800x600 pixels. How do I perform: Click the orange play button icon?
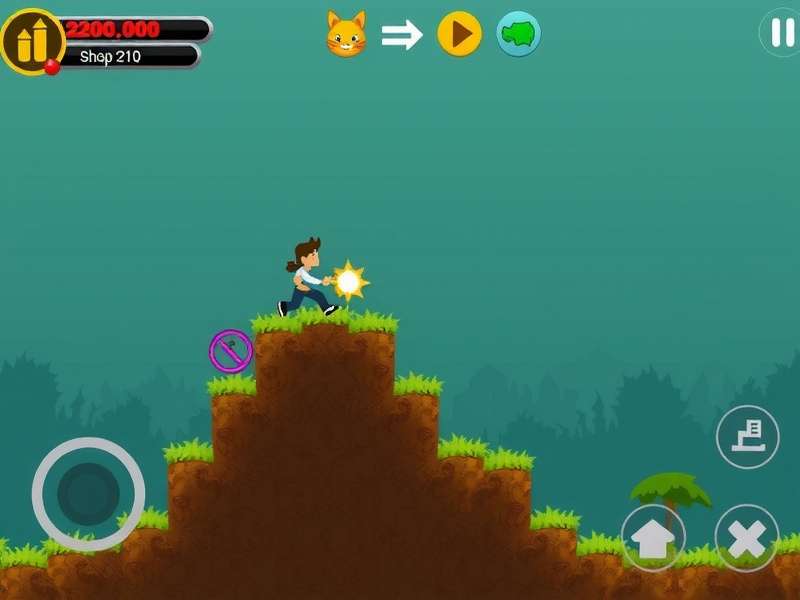point(460,34)
